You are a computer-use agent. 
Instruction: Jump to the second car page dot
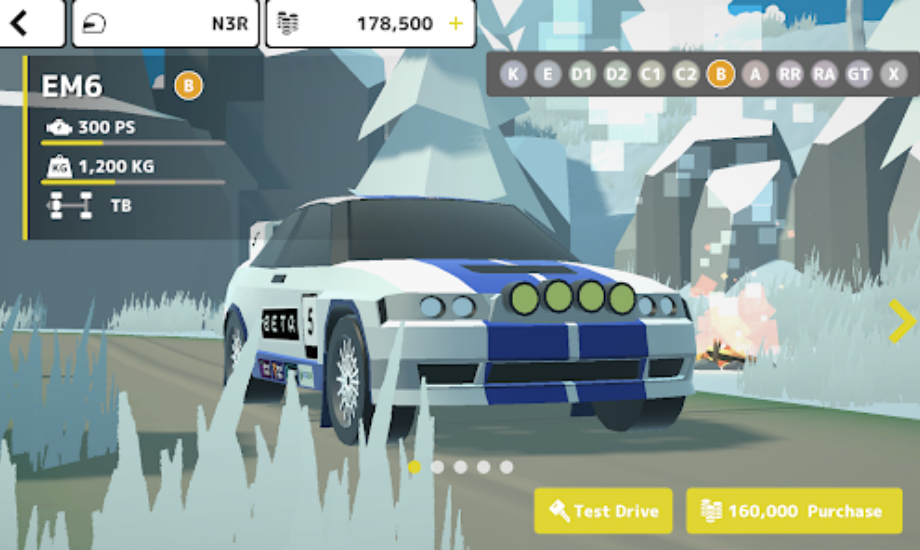coord(437,467)
